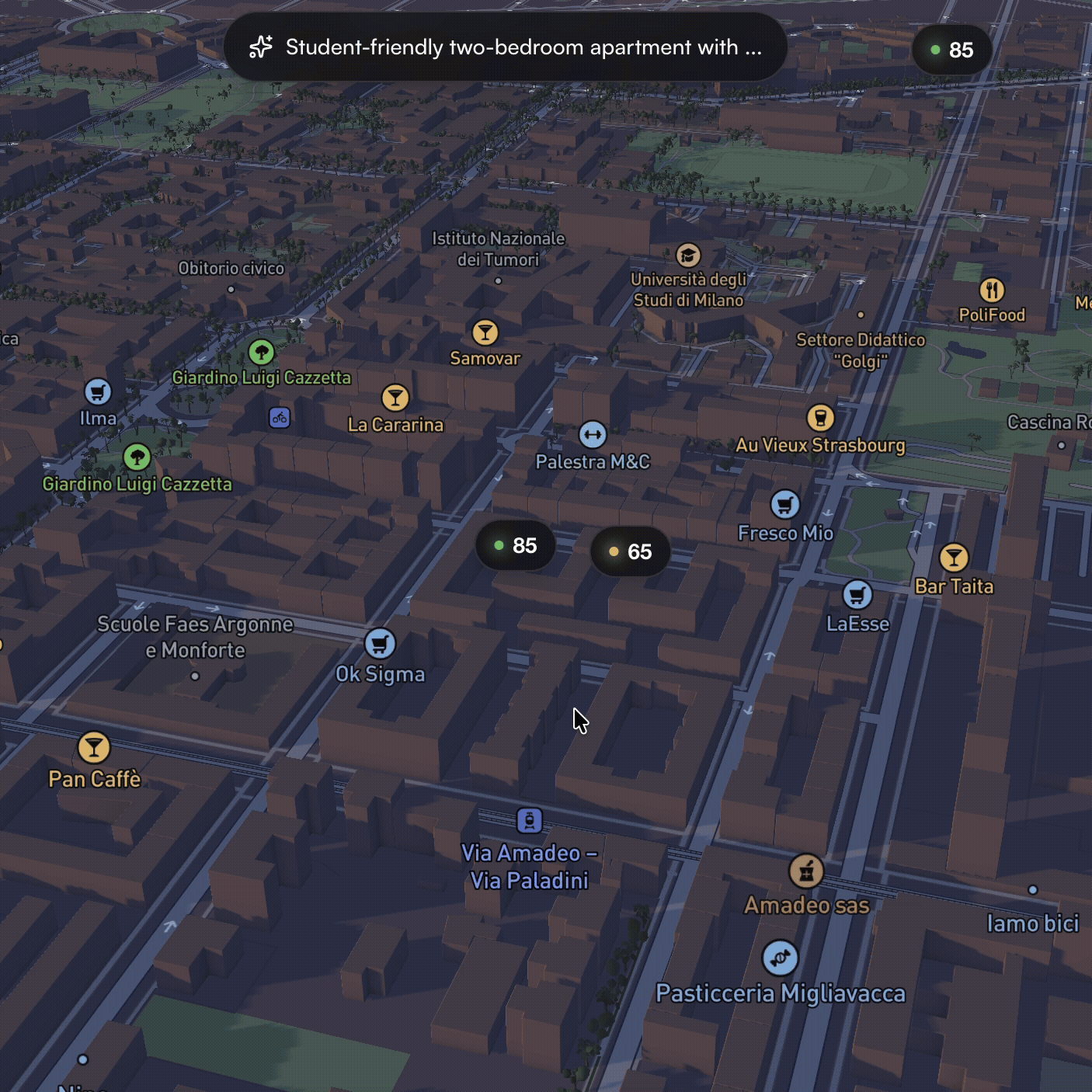Select the 65-score listing marker
The height and width of the screenshot is (1092, 1092).
click(x=629, y=551)
